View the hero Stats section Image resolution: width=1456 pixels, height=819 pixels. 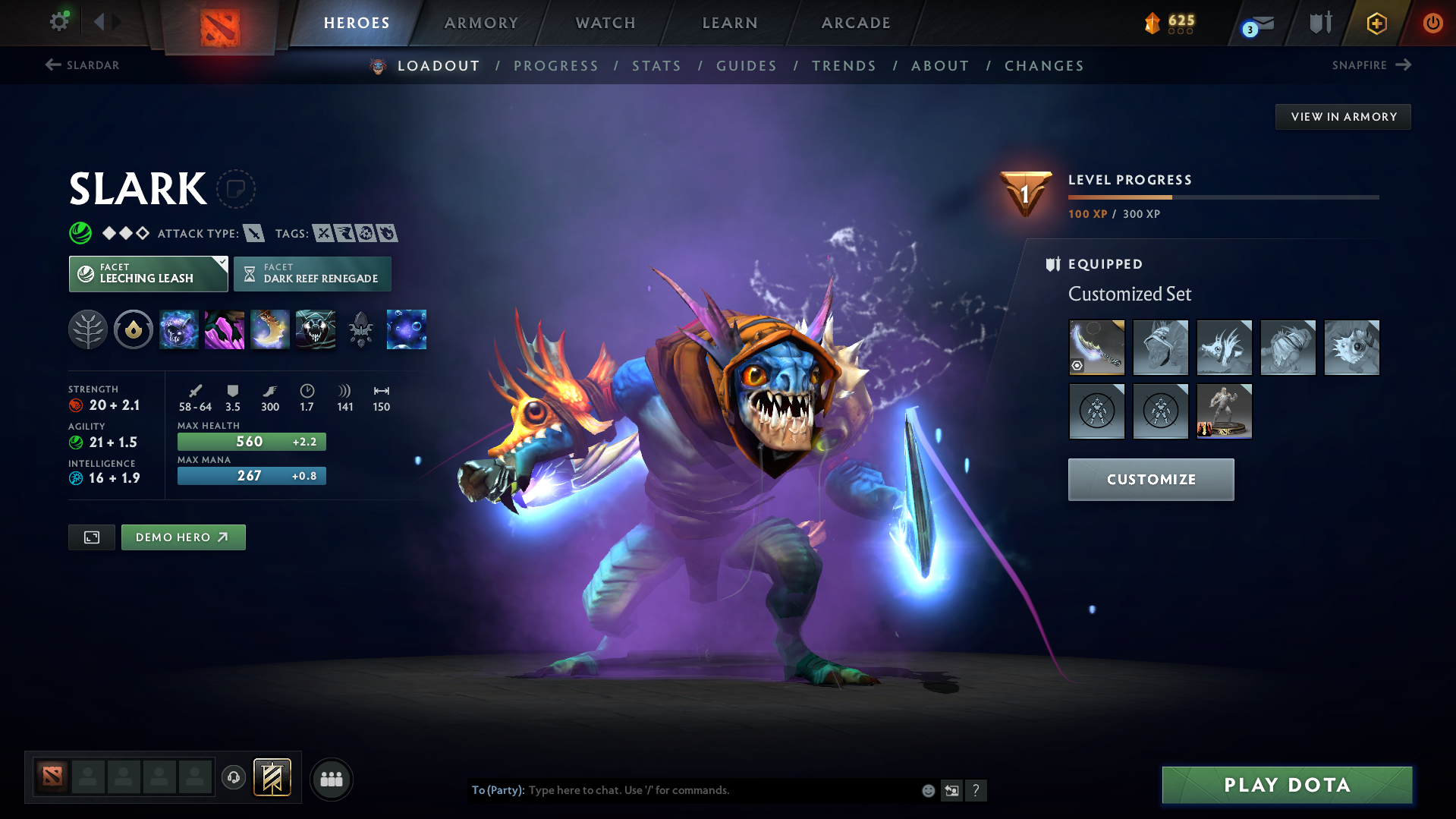(657, 66)
